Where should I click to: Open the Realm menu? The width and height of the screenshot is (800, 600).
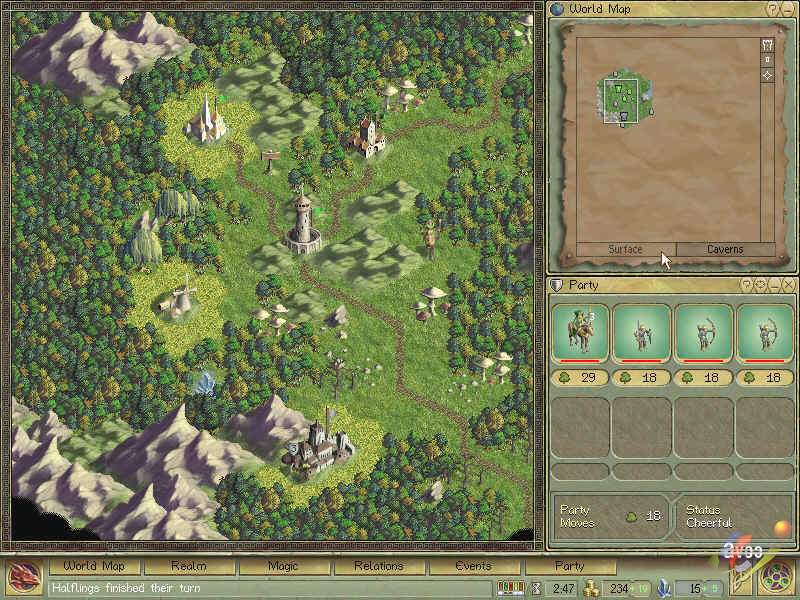click(x=188, y=566)
